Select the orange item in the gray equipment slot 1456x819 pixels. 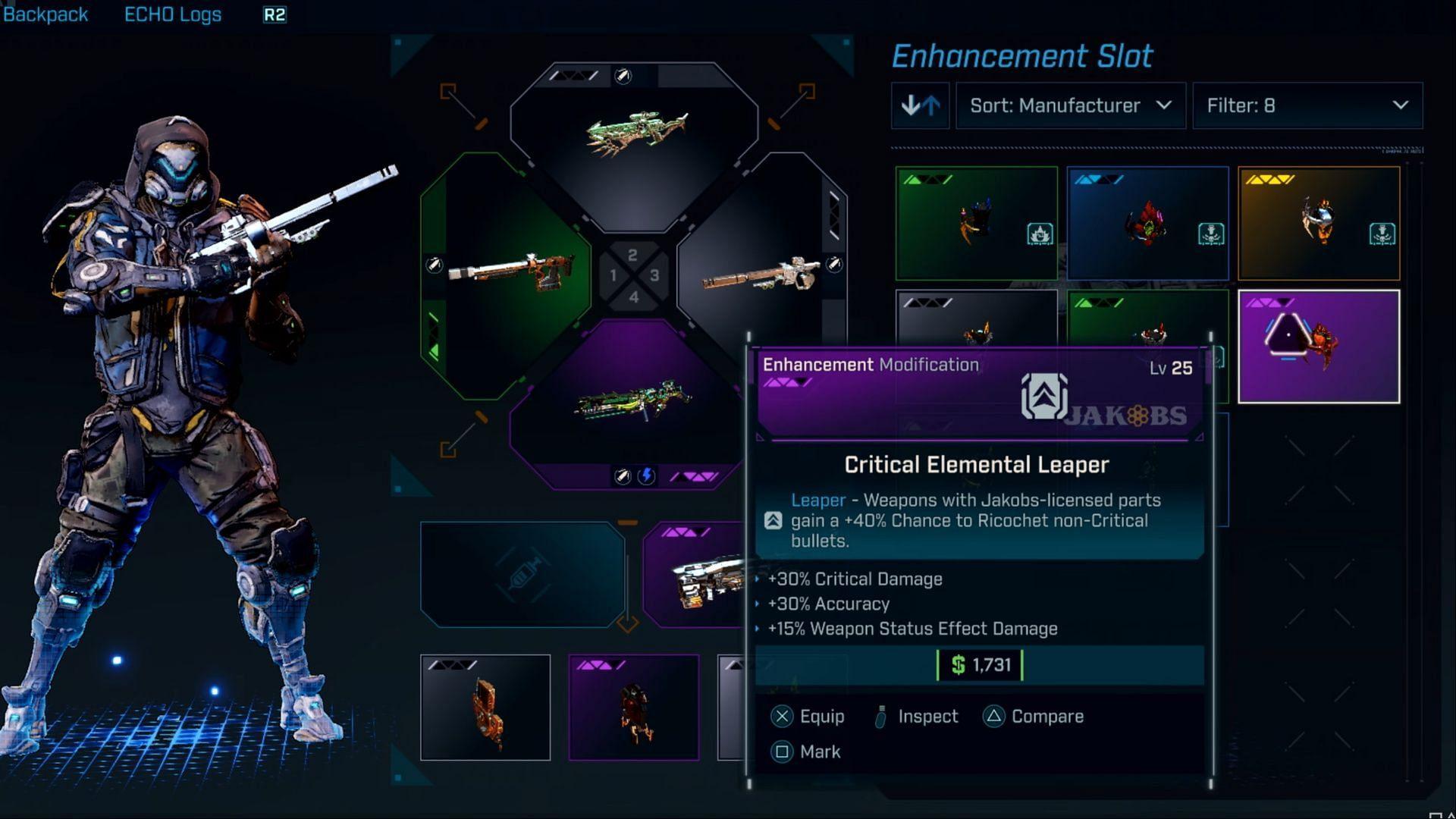[485, 708]
